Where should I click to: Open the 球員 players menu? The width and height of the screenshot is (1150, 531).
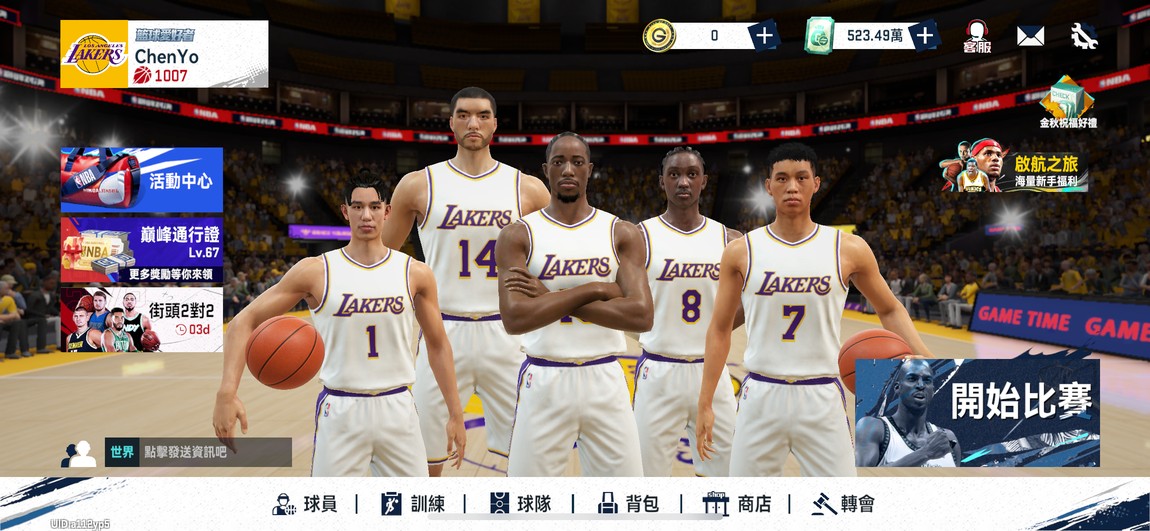coord(305,504)
